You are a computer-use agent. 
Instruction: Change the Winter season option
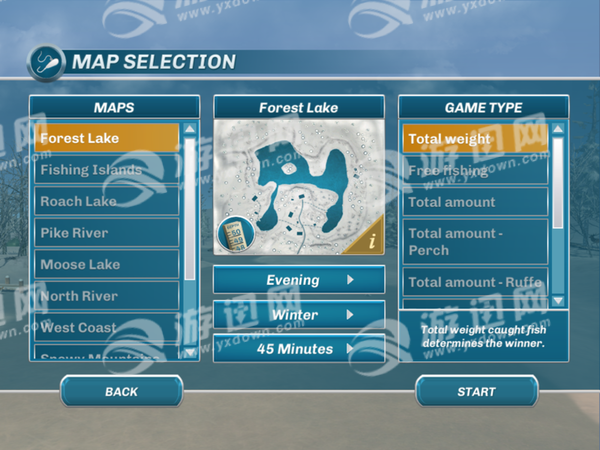coord(299,315)
